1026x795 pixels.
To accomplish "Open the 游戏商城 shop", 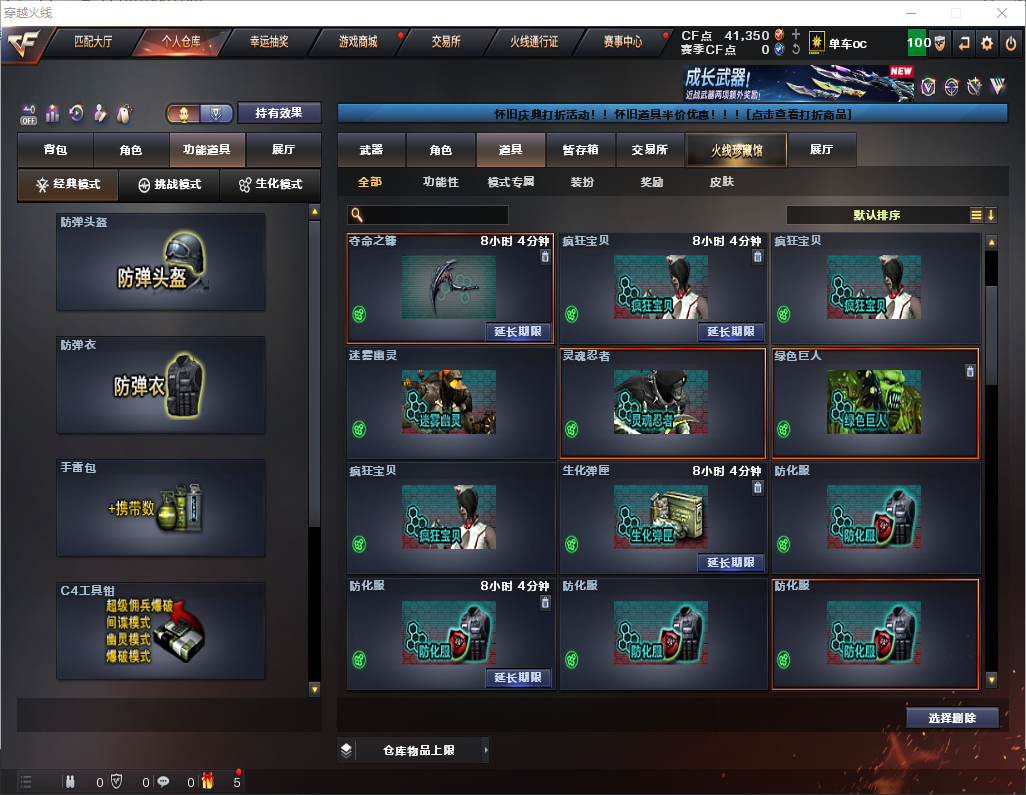I will pos(357,42).
